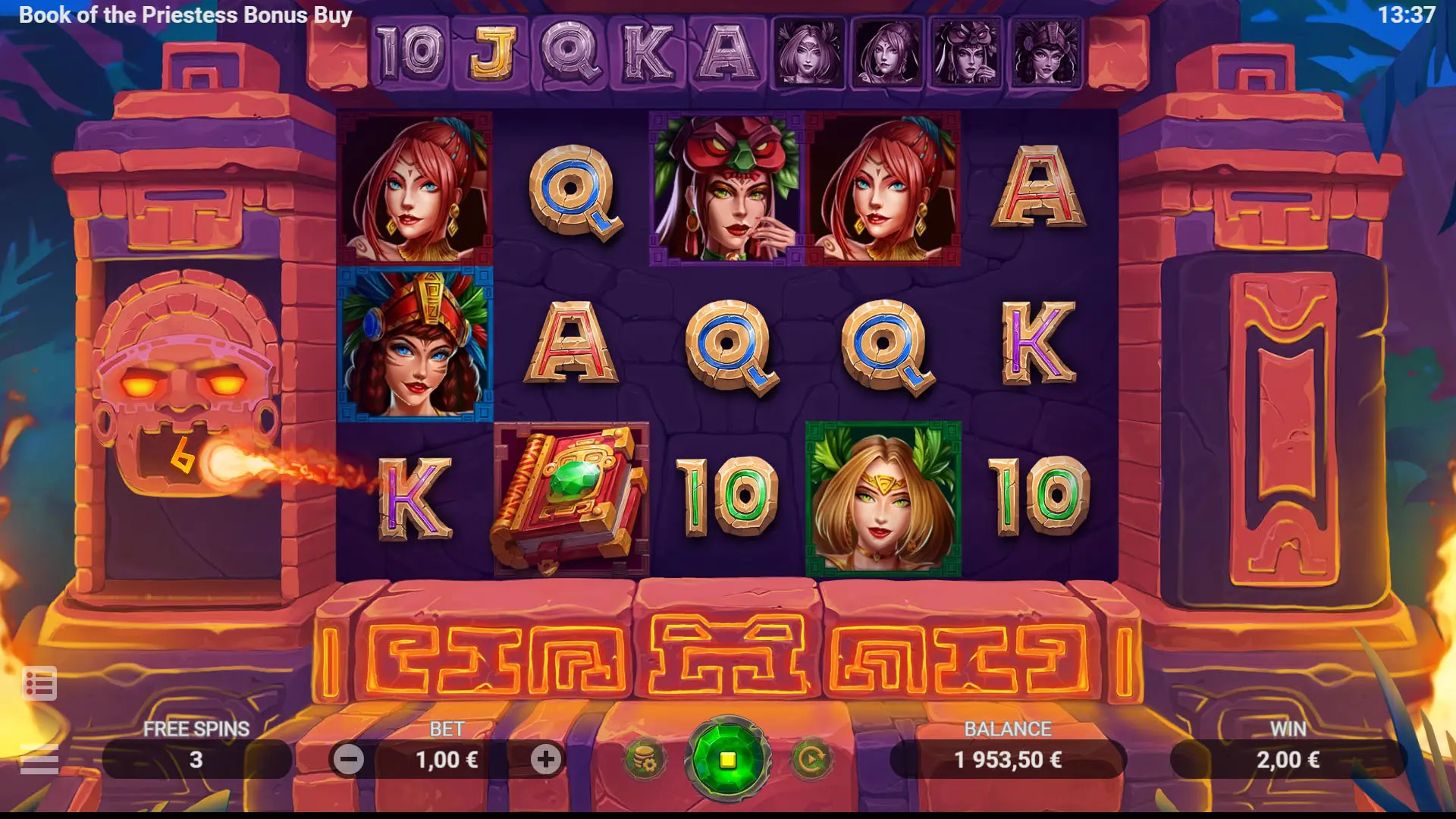Decrease the bet with the minus button
The height and width of the screenshot is (819, 1456).
click(x=349, y=759)
